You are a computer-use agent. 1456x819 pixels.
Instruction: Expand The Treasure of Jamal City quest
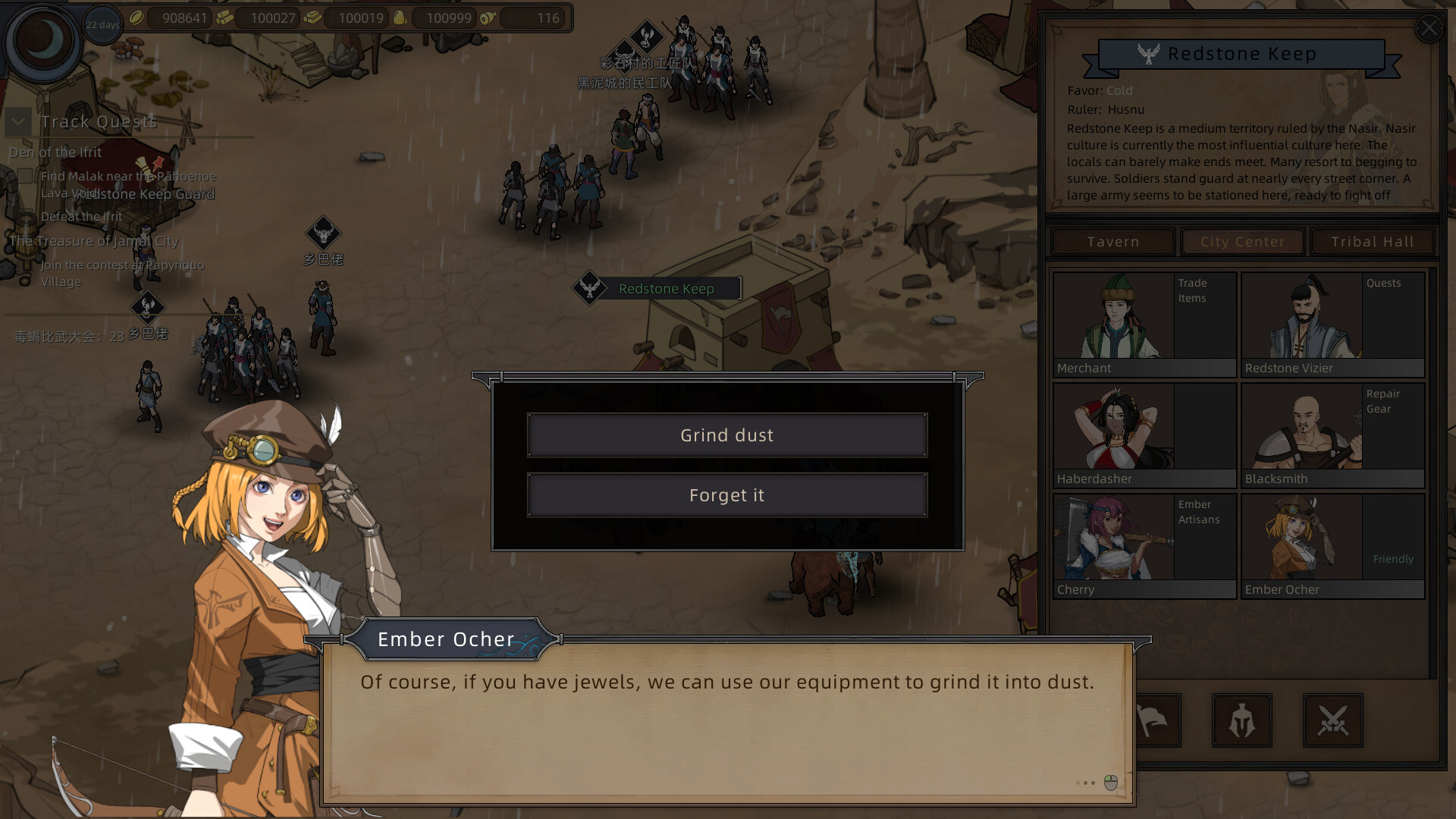(93, 241)
